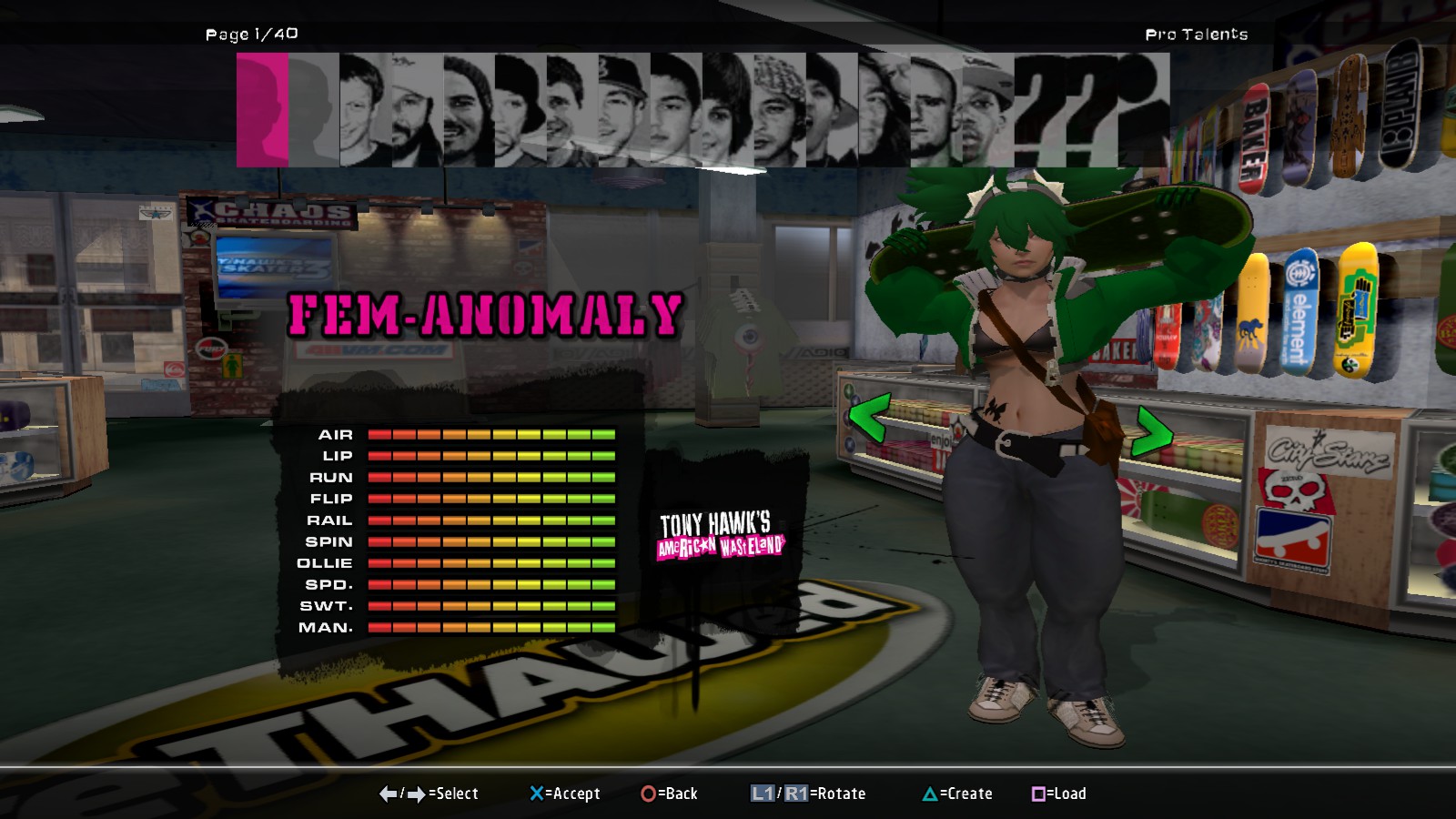Select the pink silhouette skater portrait
Image resolution: width=1456 pixels, height=819 pixels.
tap(262, 110)
